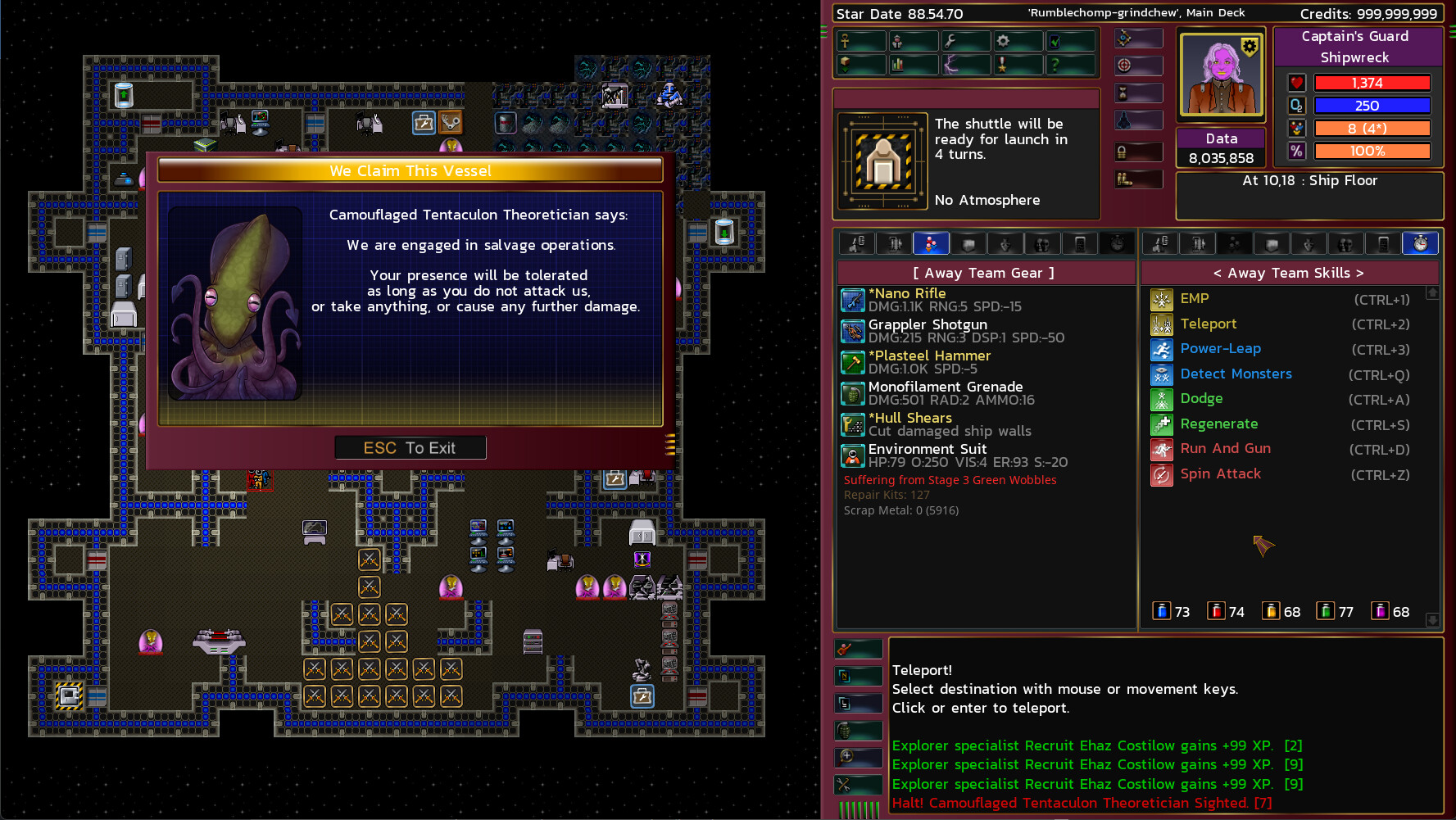Click the medal achievements icon
Image resolution: width=1456 pixels, height=820 pixels.
tap(1003, 66)
